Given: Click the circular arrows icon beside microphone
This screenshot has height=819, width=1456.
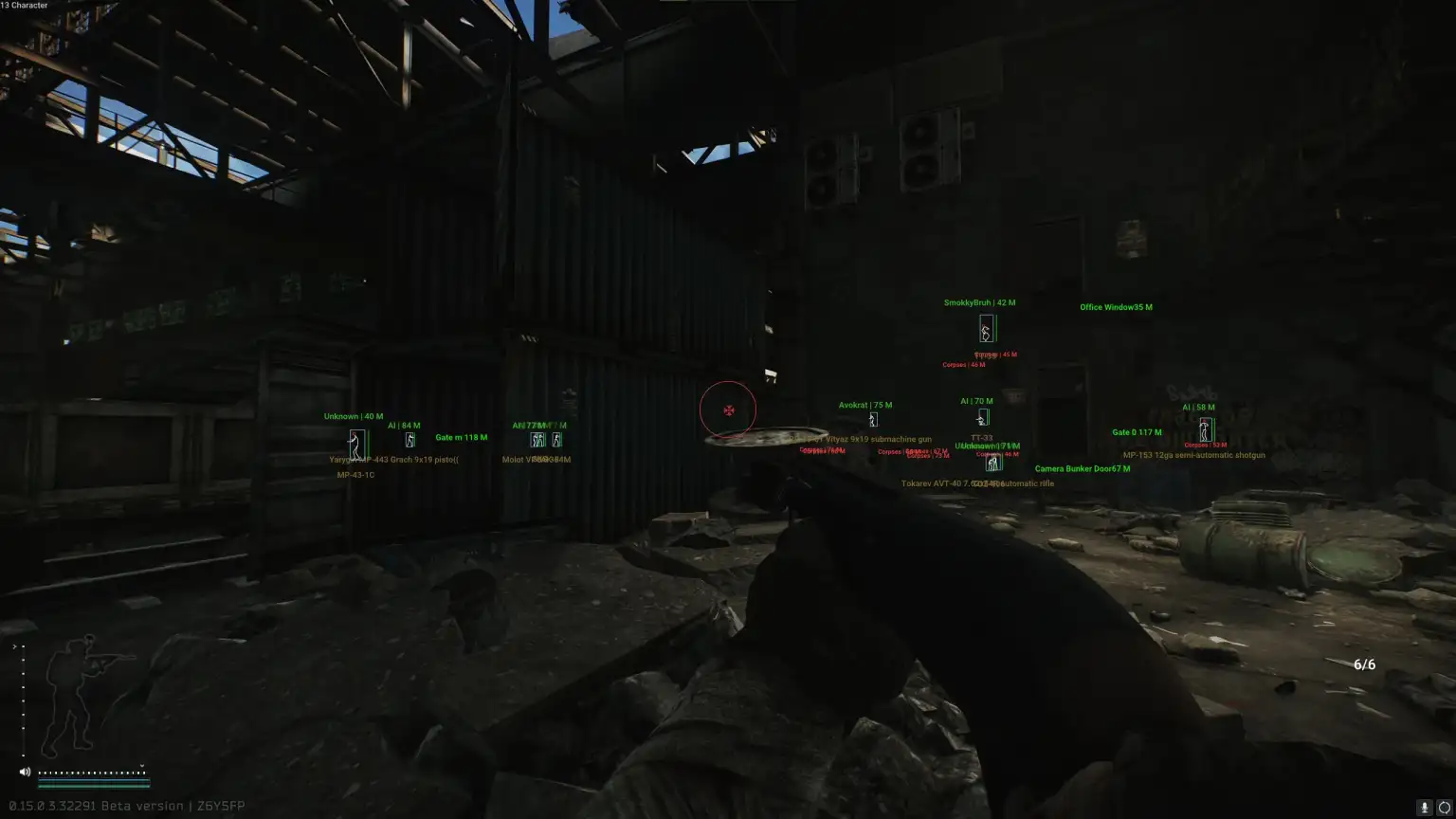Looking at the screenshot, I should [x=1445, y=808].
